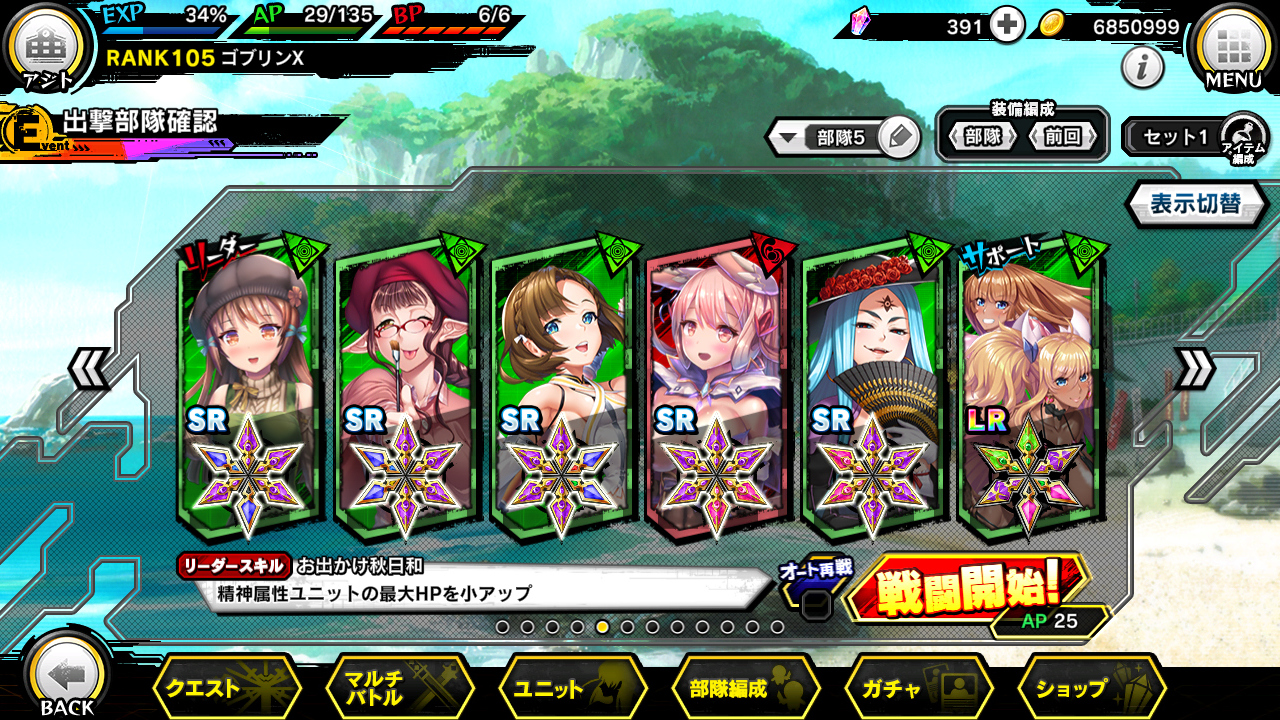Add crystals with the plus button

click(x=1007, y=26)
